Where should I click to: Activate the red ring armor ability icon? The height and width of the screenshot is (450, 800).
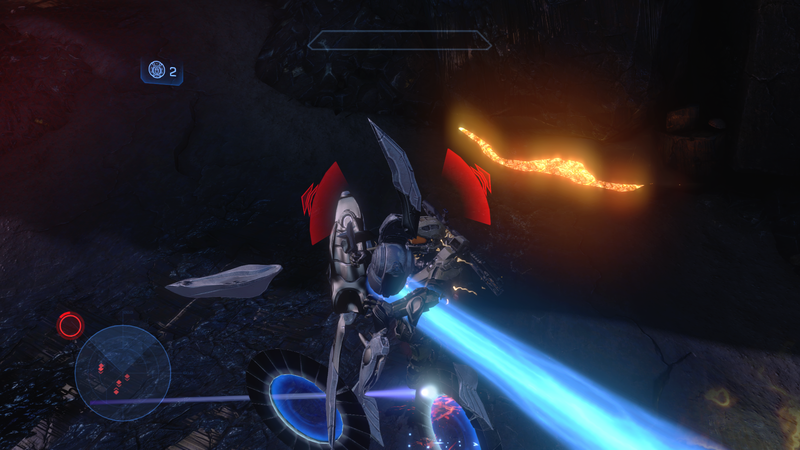click(70, 325)
